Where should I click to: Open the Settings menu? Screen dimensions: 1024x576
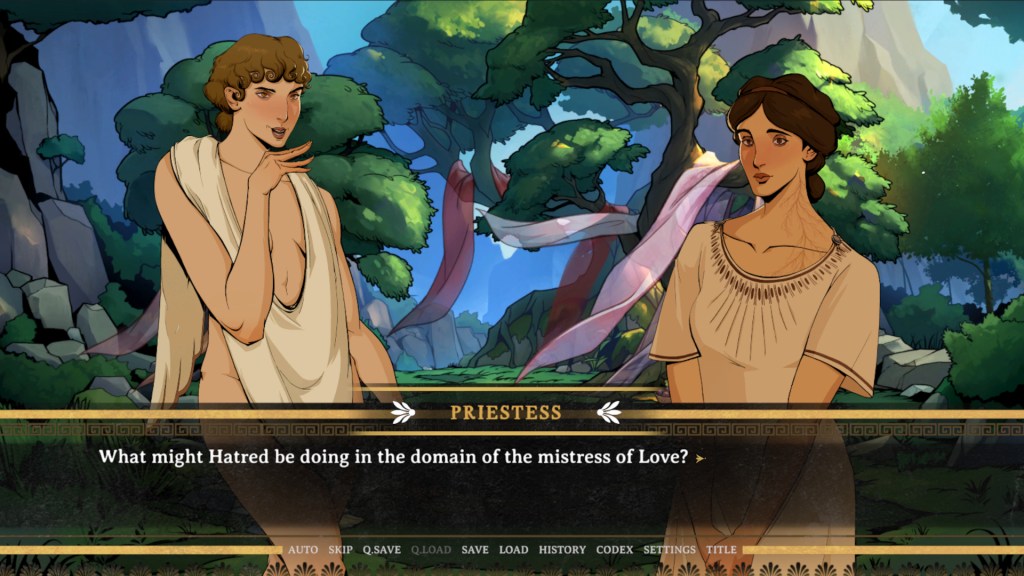click(x=669, y=550)
